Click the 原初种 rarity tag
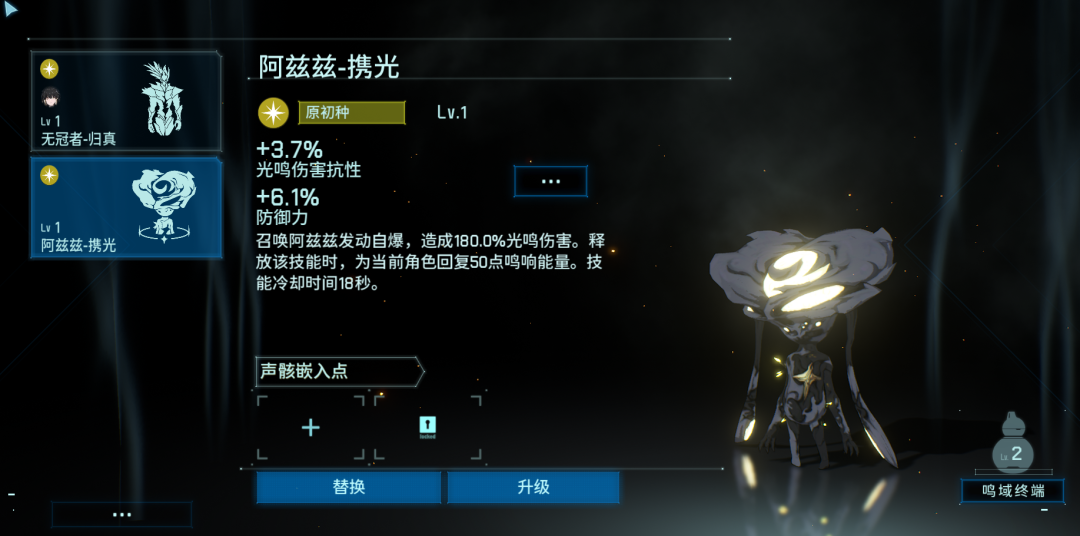1080x536 pixels. (351, 112)
